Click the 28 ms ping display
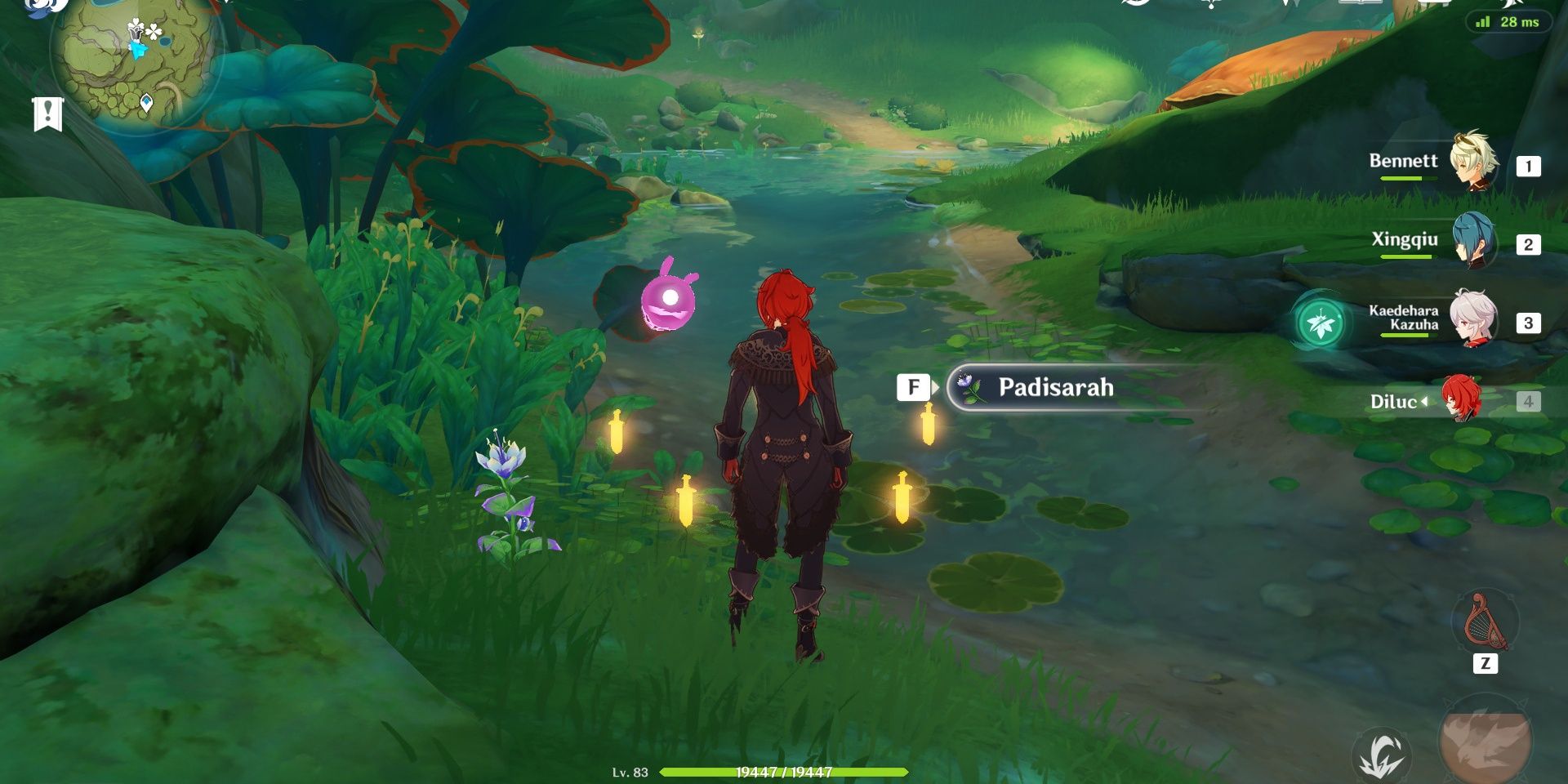 [1519, 24]
